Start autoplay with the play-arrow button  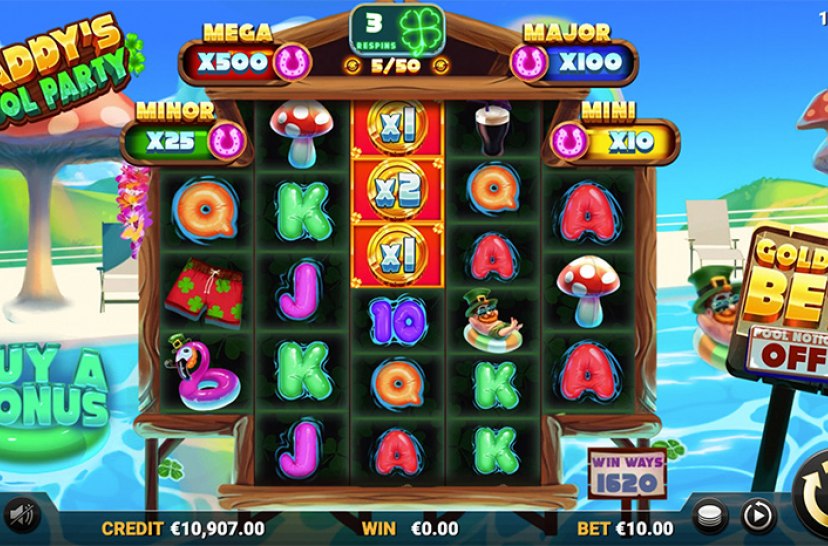click(758, 515)
